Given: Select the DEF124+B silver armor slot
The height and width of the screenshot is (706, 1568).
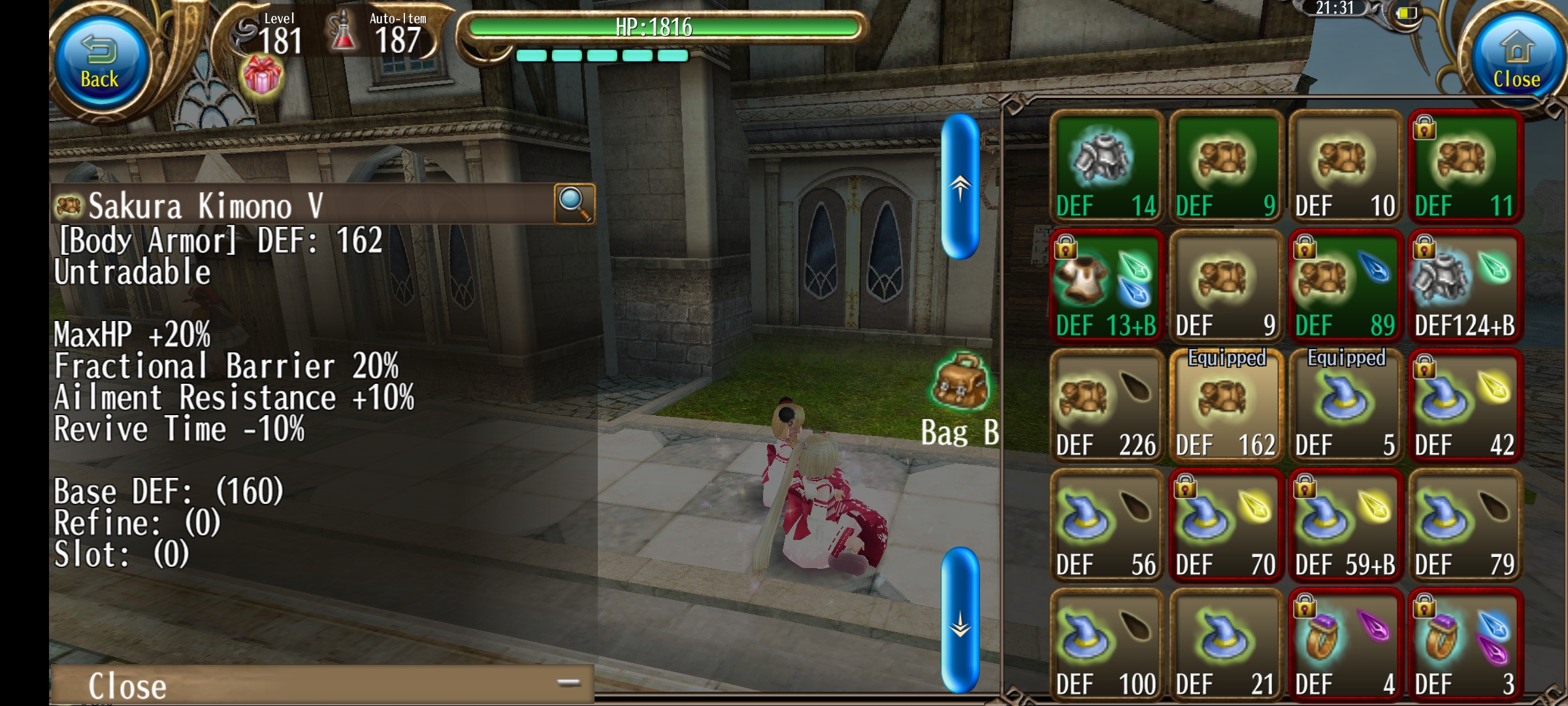Looking at the screenshot, I should tap(1465, 286).
